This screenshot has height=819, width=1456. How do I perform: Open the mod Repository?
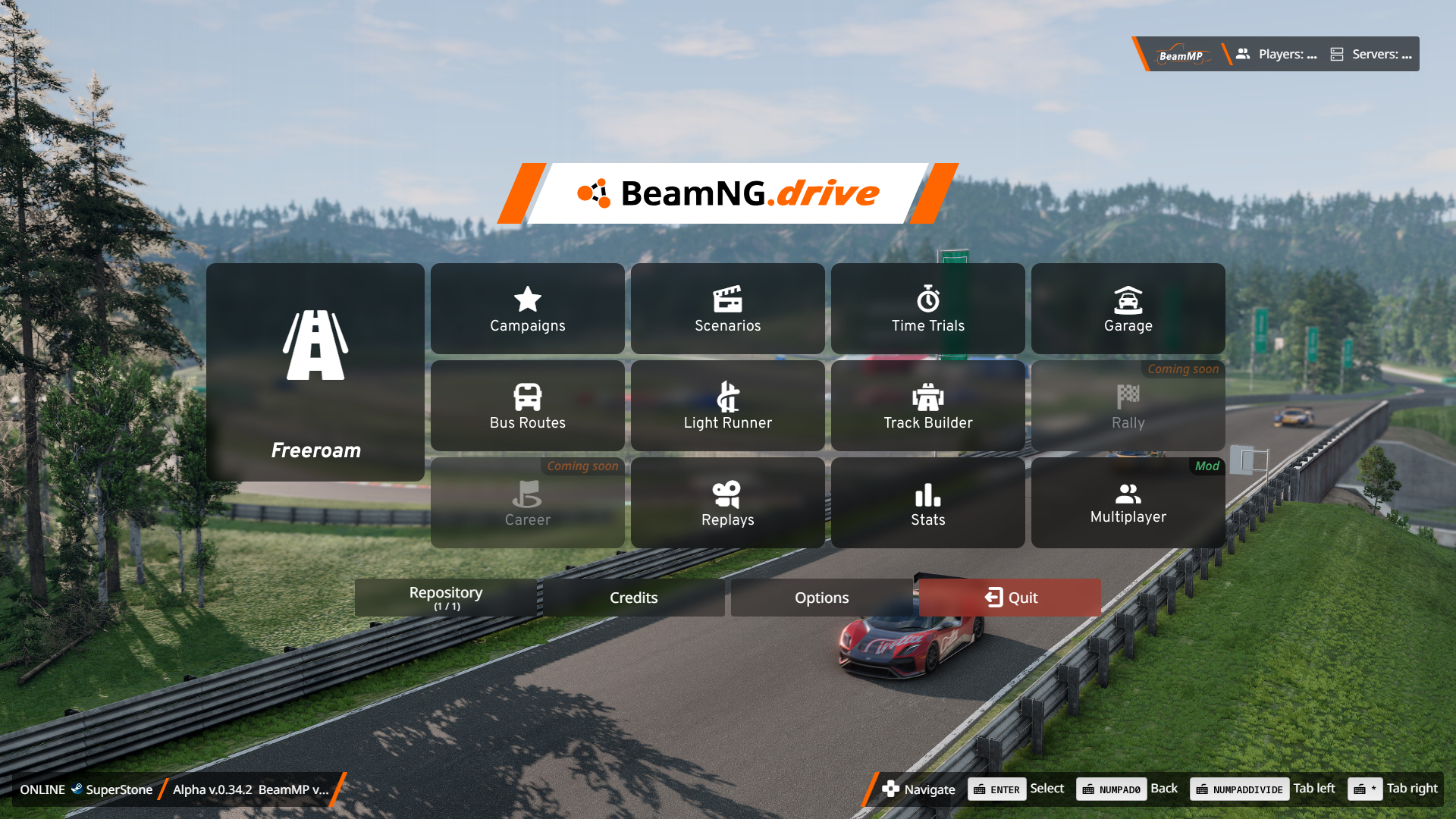446,598
